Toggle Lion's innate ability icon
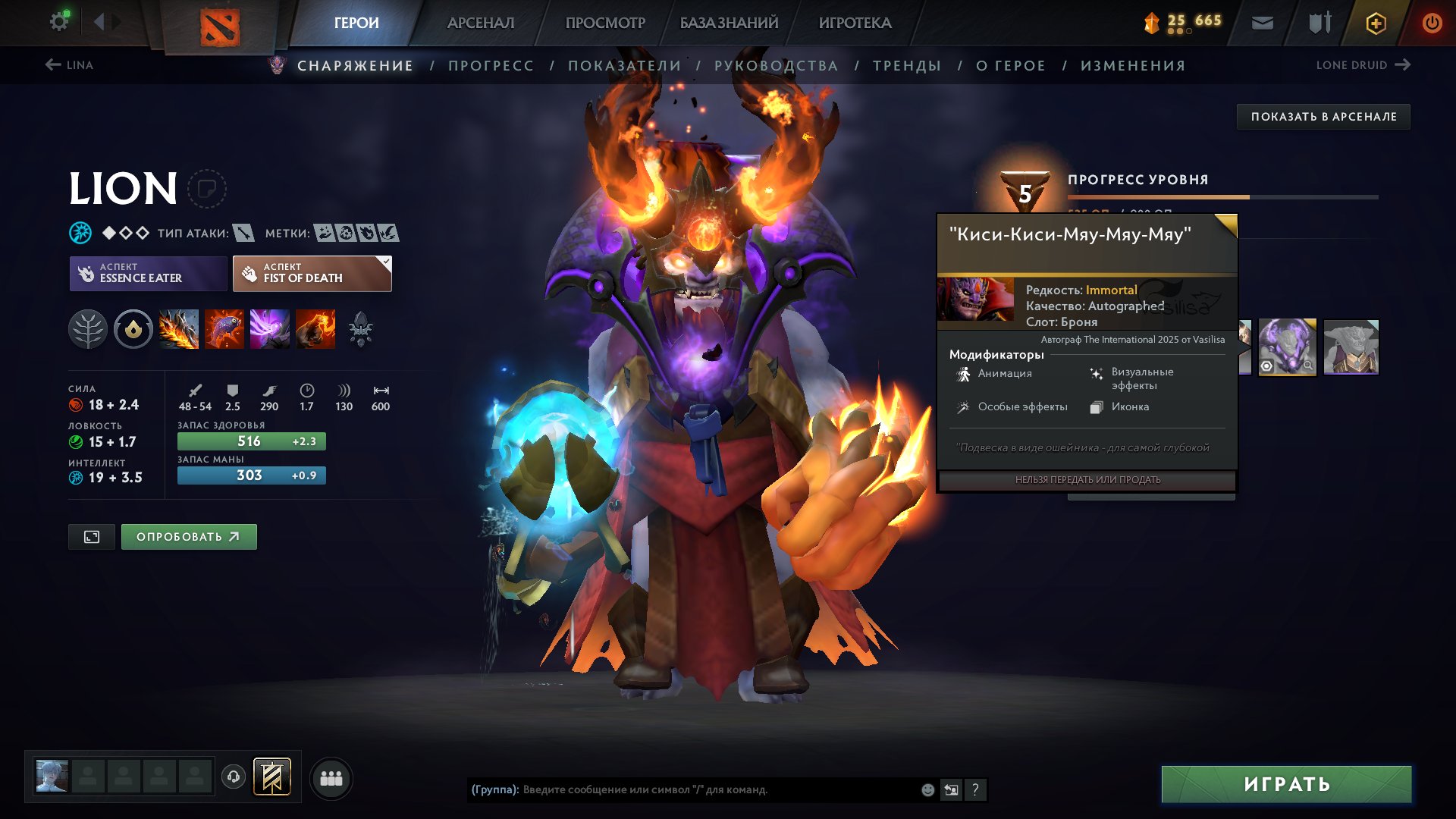1456x819 pixels. (x=133, y=329)
